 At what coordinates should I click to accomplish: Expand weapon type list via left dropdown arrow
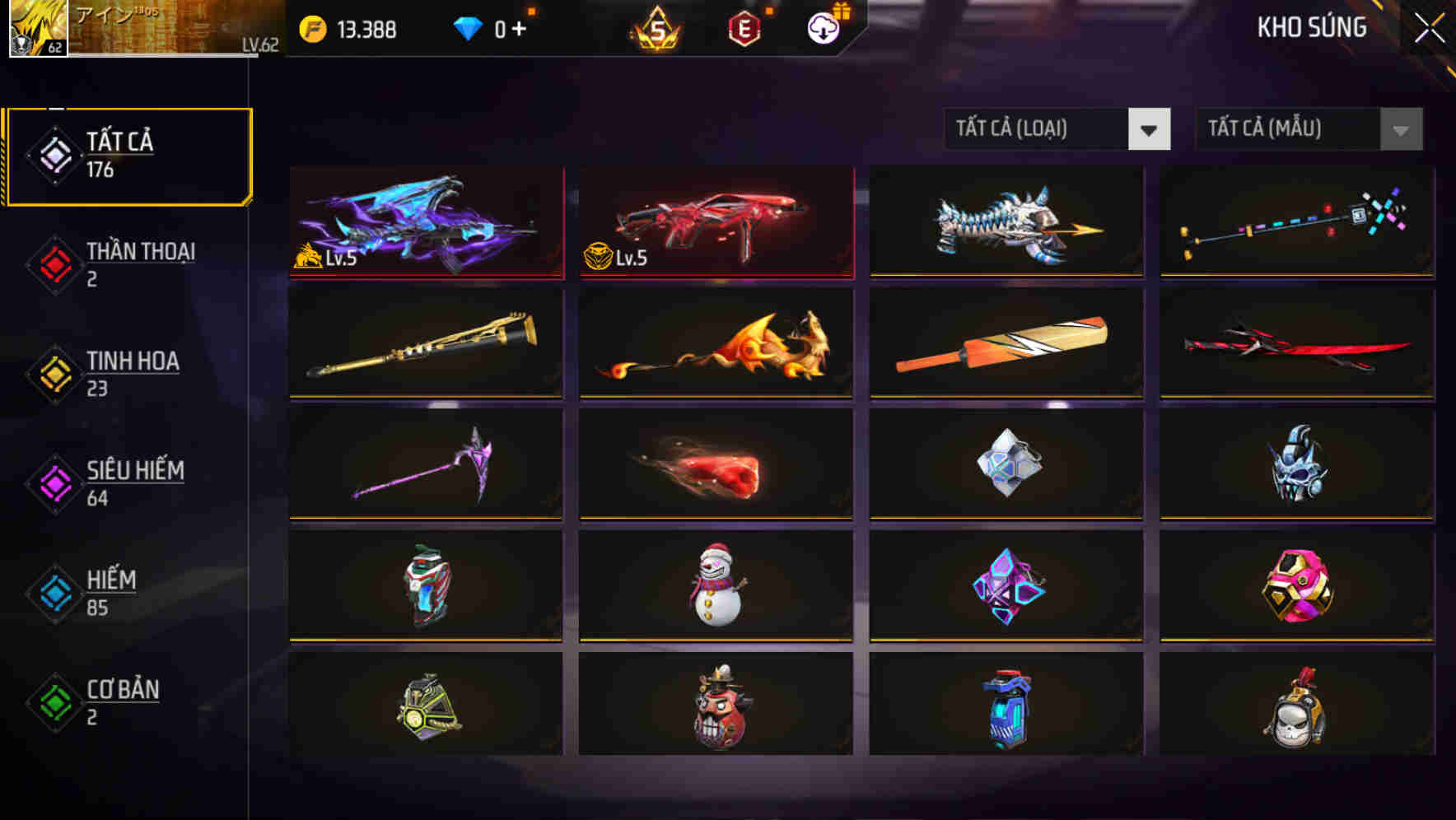(x=1150, y=129)
